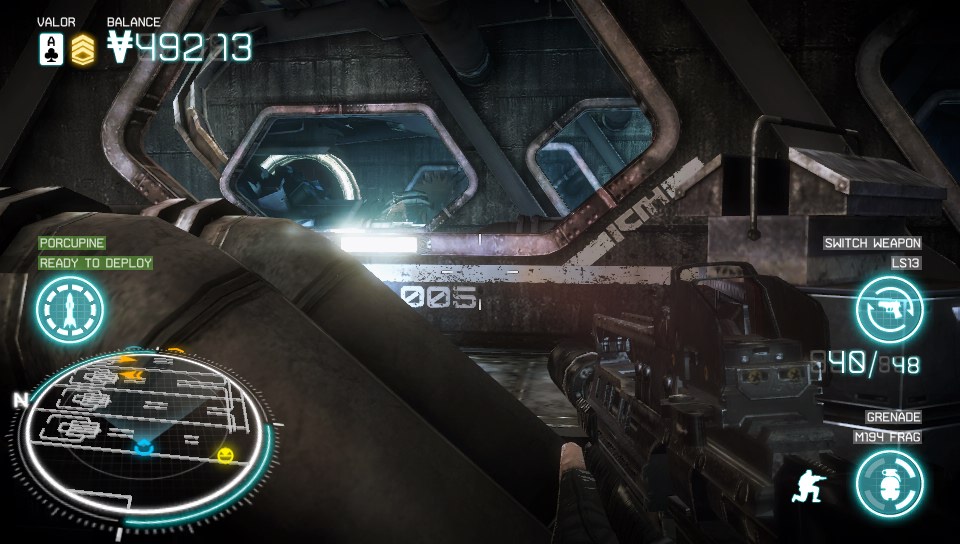Viewport: 960px width, 544px height.
Task: Select the Valor ace card icon
Action: (x=51, y=48)
